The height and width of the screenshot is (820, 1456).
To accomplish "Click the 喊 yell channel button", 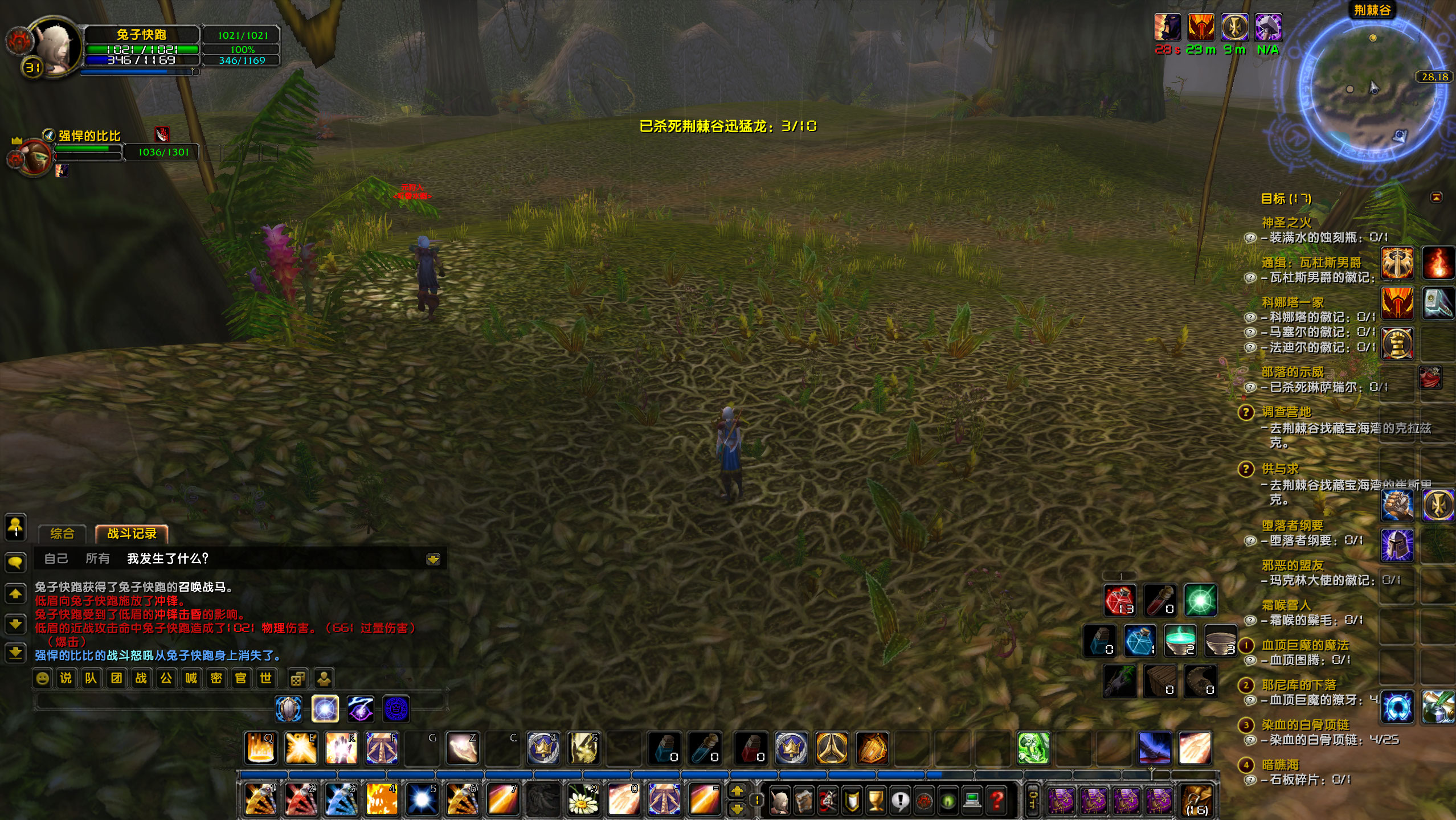I will point(192,678).
